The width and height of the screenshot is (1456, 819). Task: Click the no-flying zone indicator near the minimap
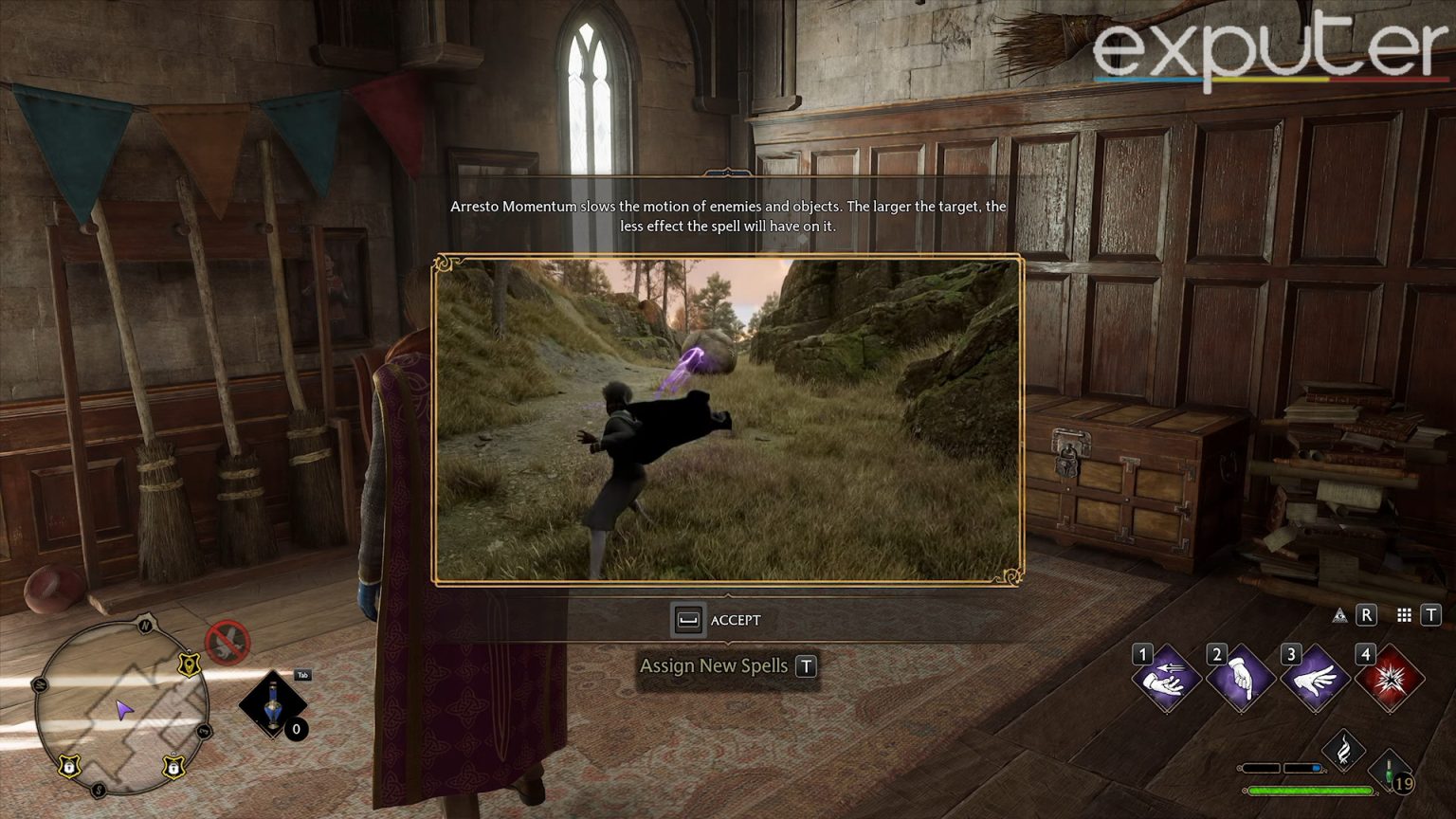click(227, 641)
